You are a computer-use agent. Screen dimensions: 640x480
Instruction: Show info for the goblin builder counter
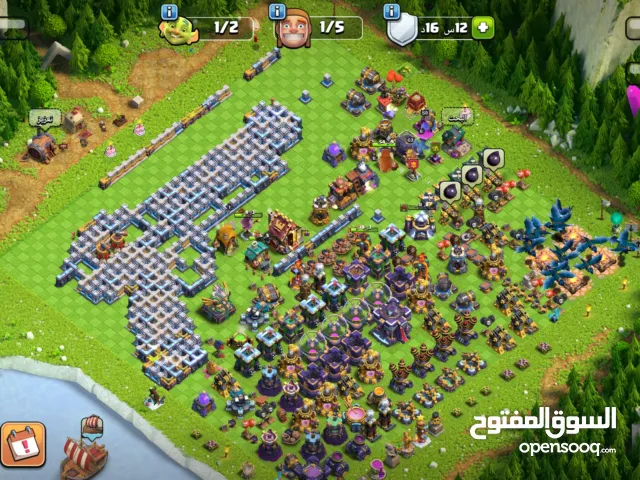click(x=170, y=10)
